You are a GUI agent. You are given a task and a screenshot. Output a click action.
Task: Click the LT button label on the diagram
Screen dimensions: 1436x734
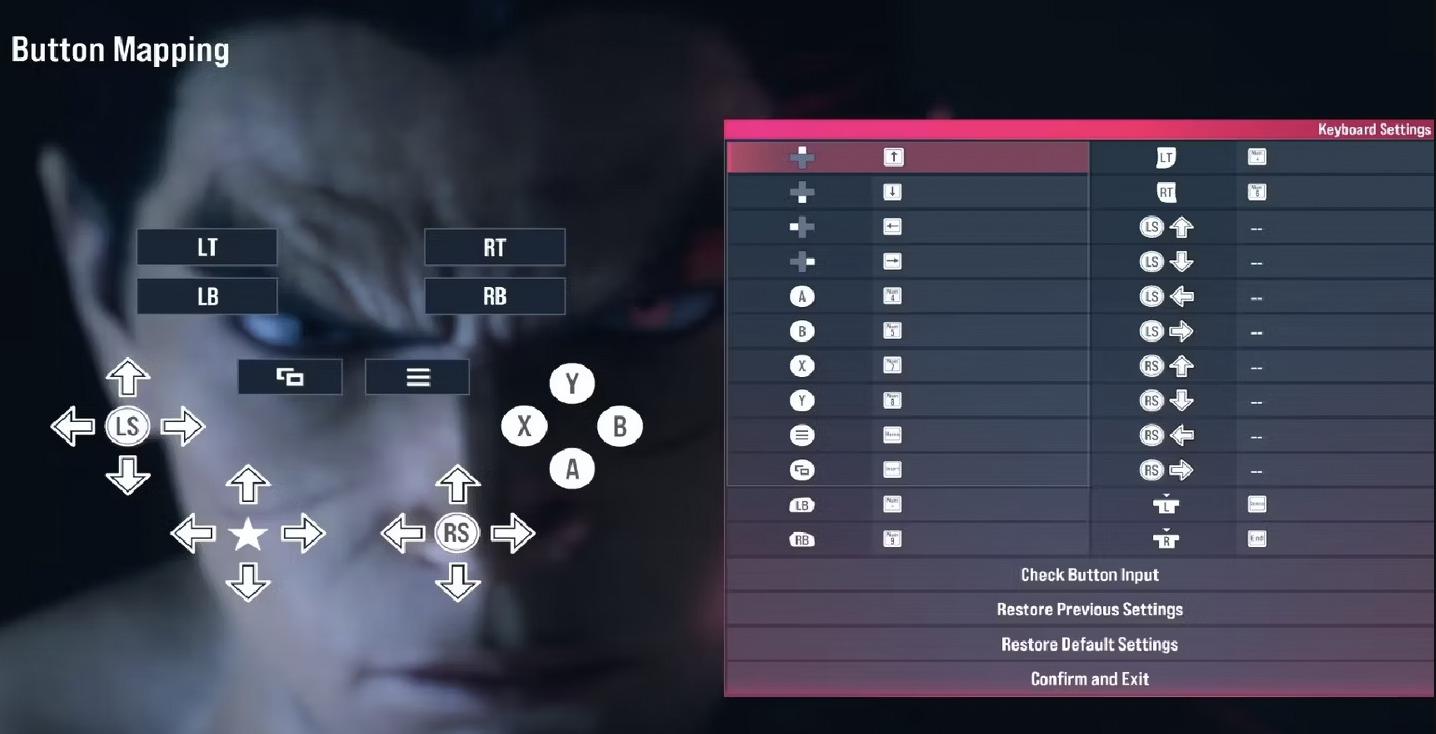point(207,247)
